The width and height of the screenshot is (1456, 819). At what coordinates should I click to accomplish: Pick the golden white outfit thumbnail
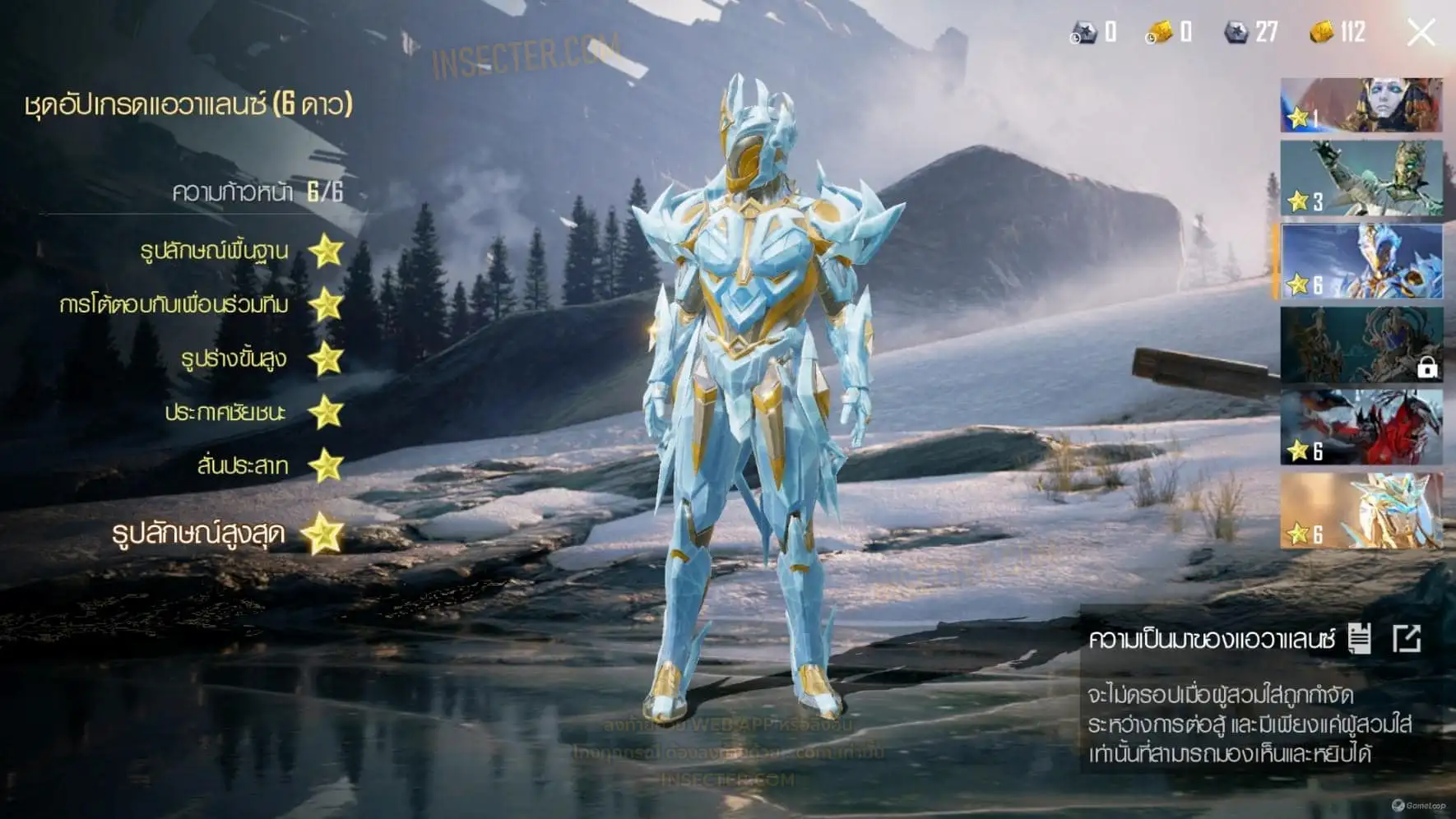pos(1361,511)
